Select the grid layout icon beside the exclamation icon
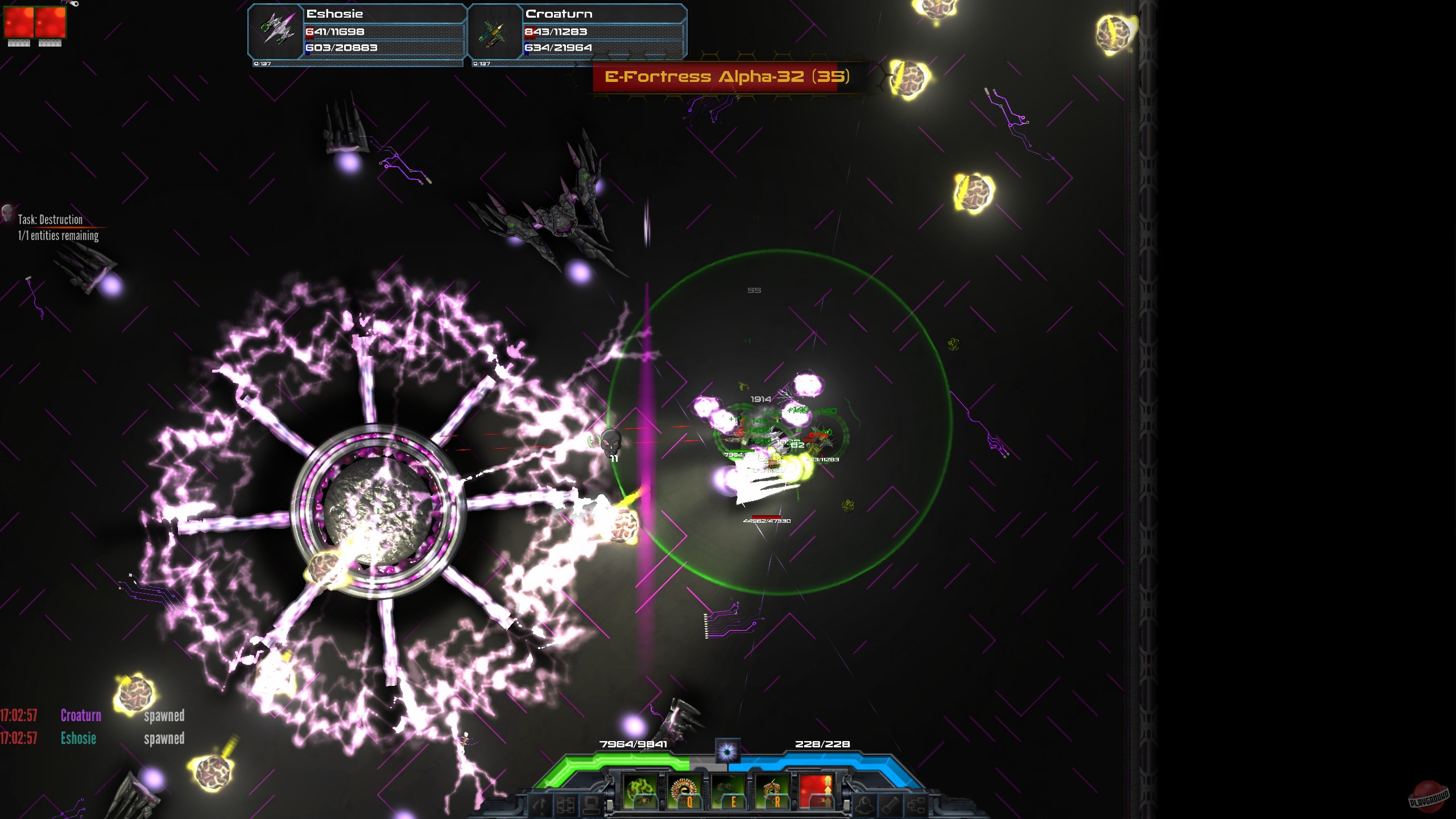 coord(565,806)
